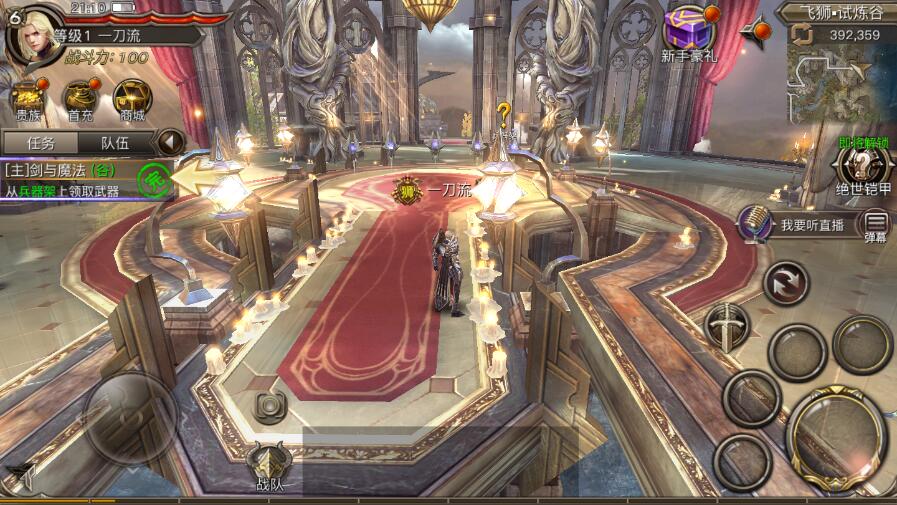The width and height of the screenshot is (897, 505).
Task: Open the 新手豪礼 newbie gift chest
Action: click(690, 32)
